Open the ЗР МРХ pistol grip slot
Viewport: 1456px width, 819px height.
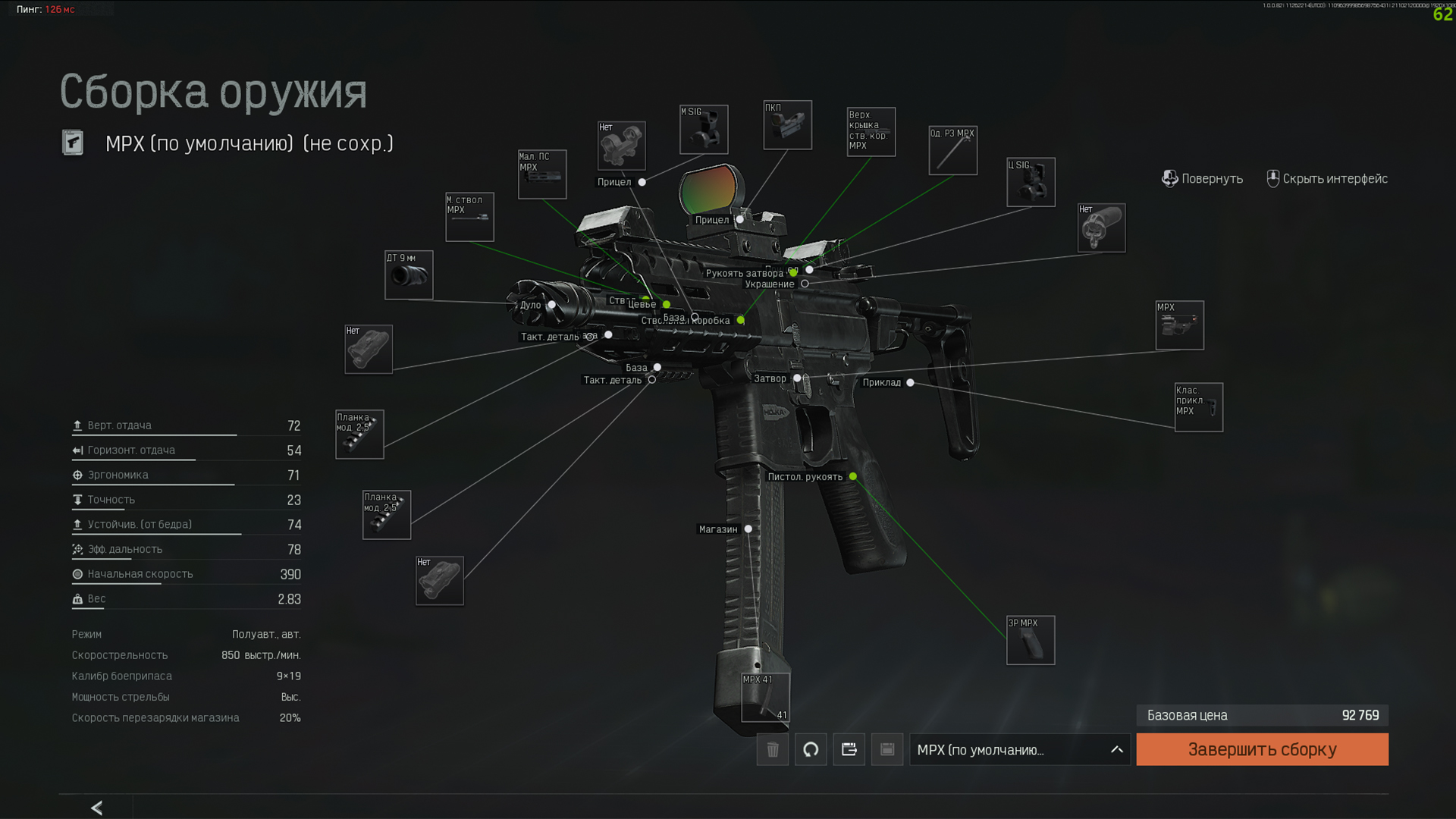[x=1030, y=640]
